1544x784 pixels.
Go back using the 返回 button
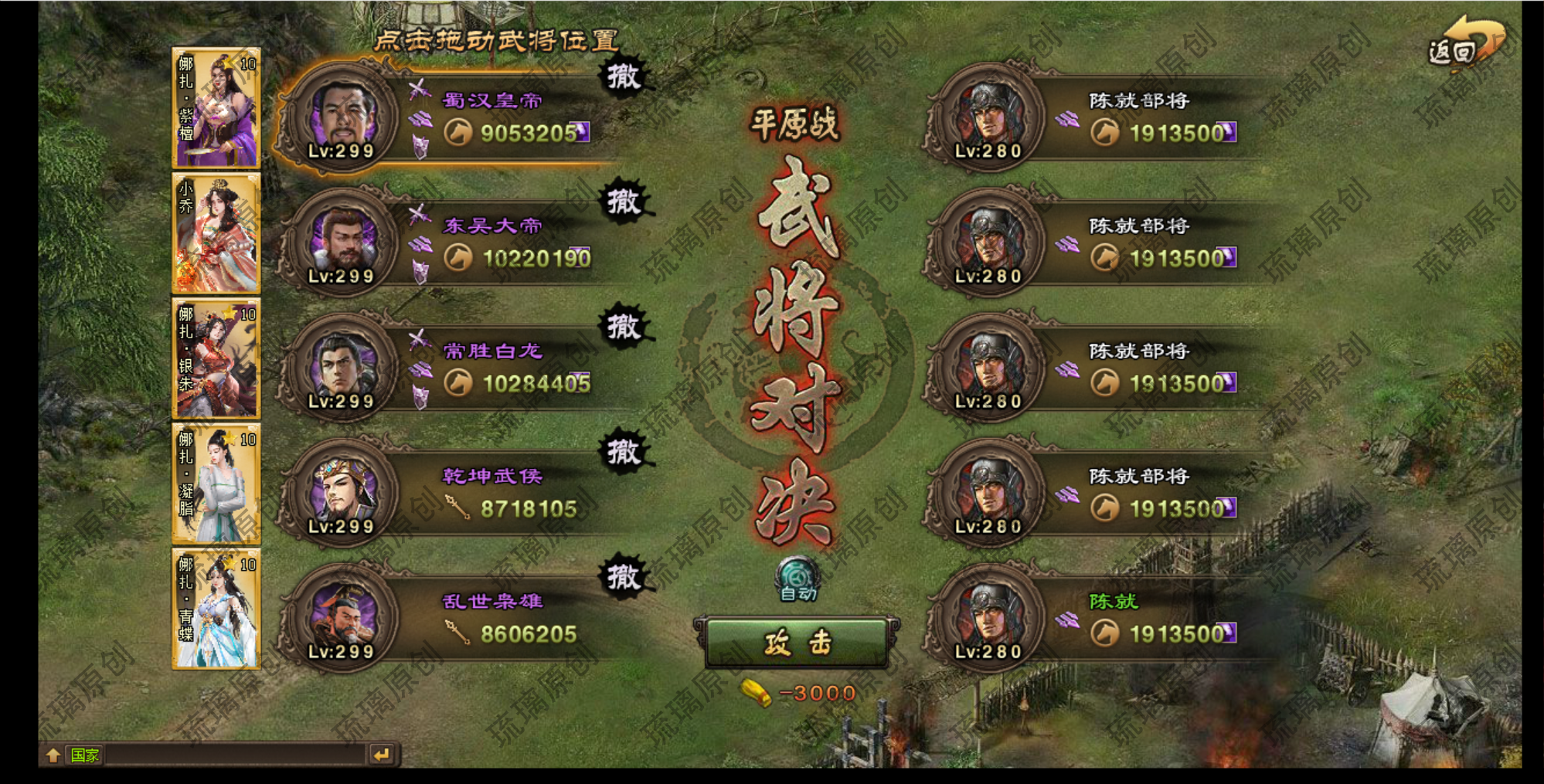coord(1463,45)
